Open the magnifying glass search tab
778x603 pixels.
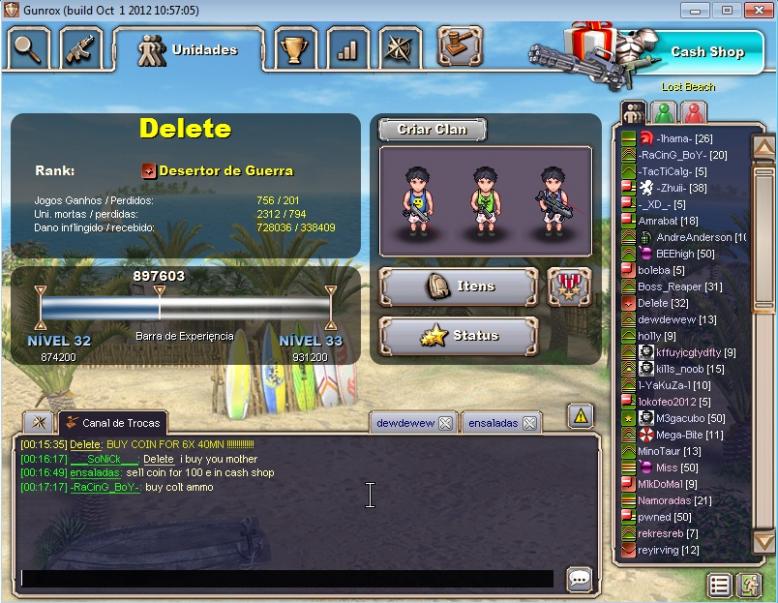[x=29, y=47]
